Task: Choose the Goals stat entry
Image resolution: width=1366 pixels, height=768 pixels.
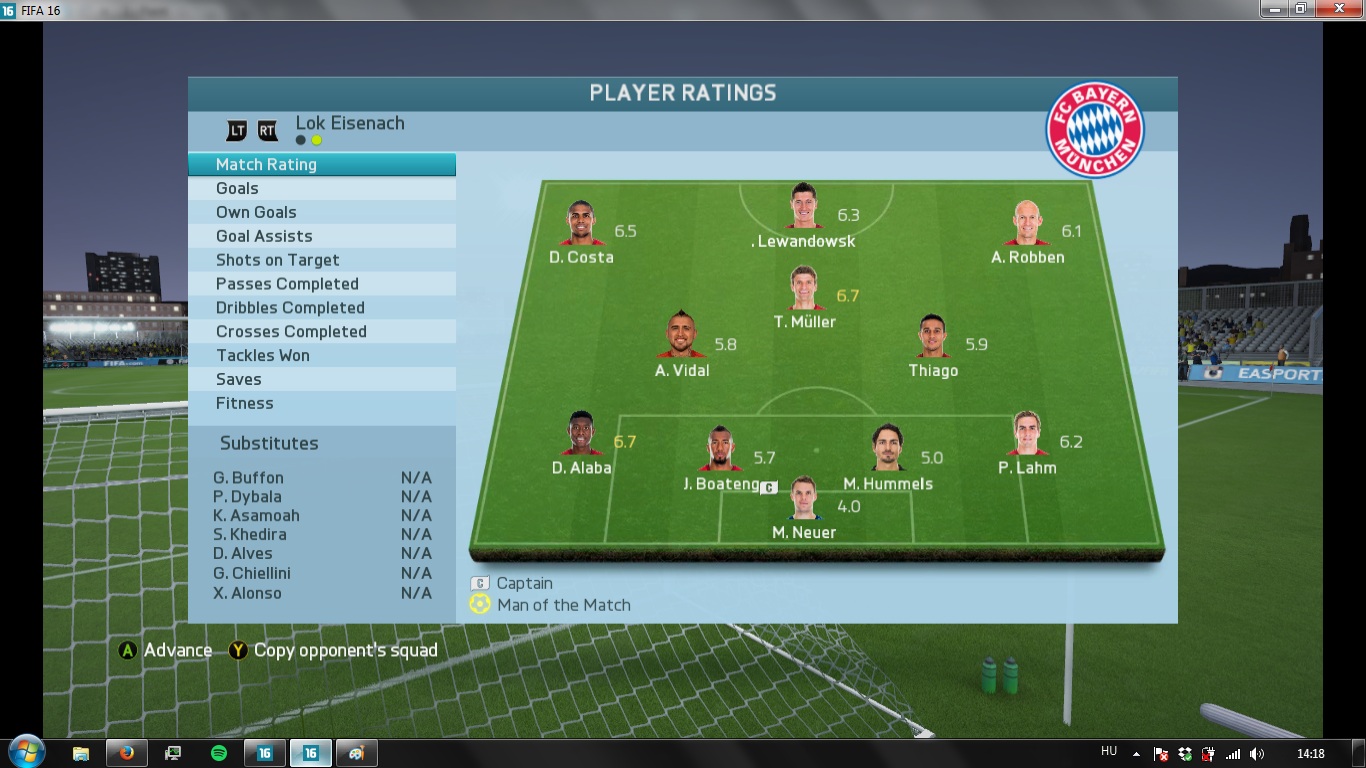Action: [x=321, y=189]
